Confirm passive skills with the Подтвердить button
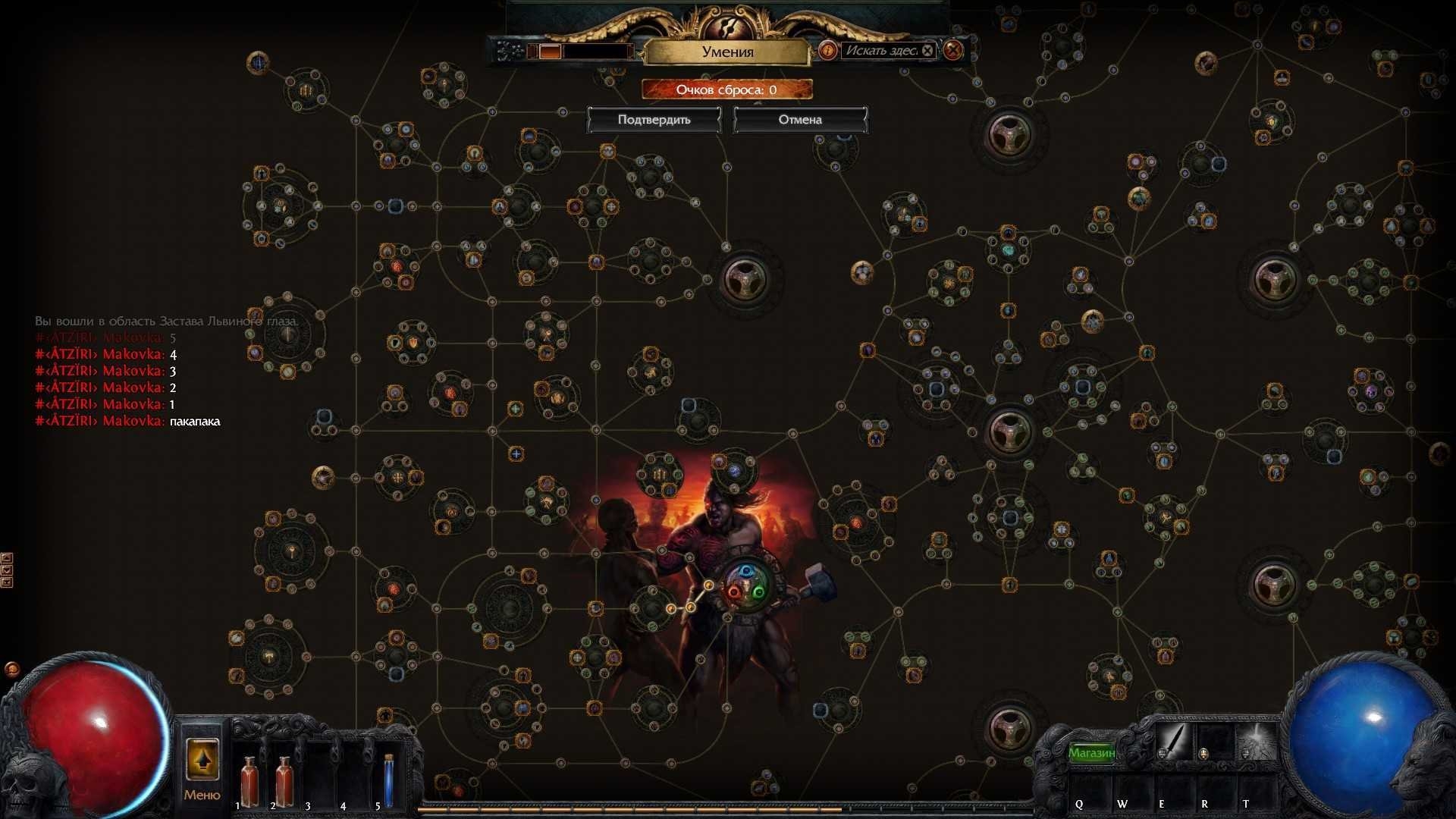This screenshot has width=1456, height=819. (654, 120)
